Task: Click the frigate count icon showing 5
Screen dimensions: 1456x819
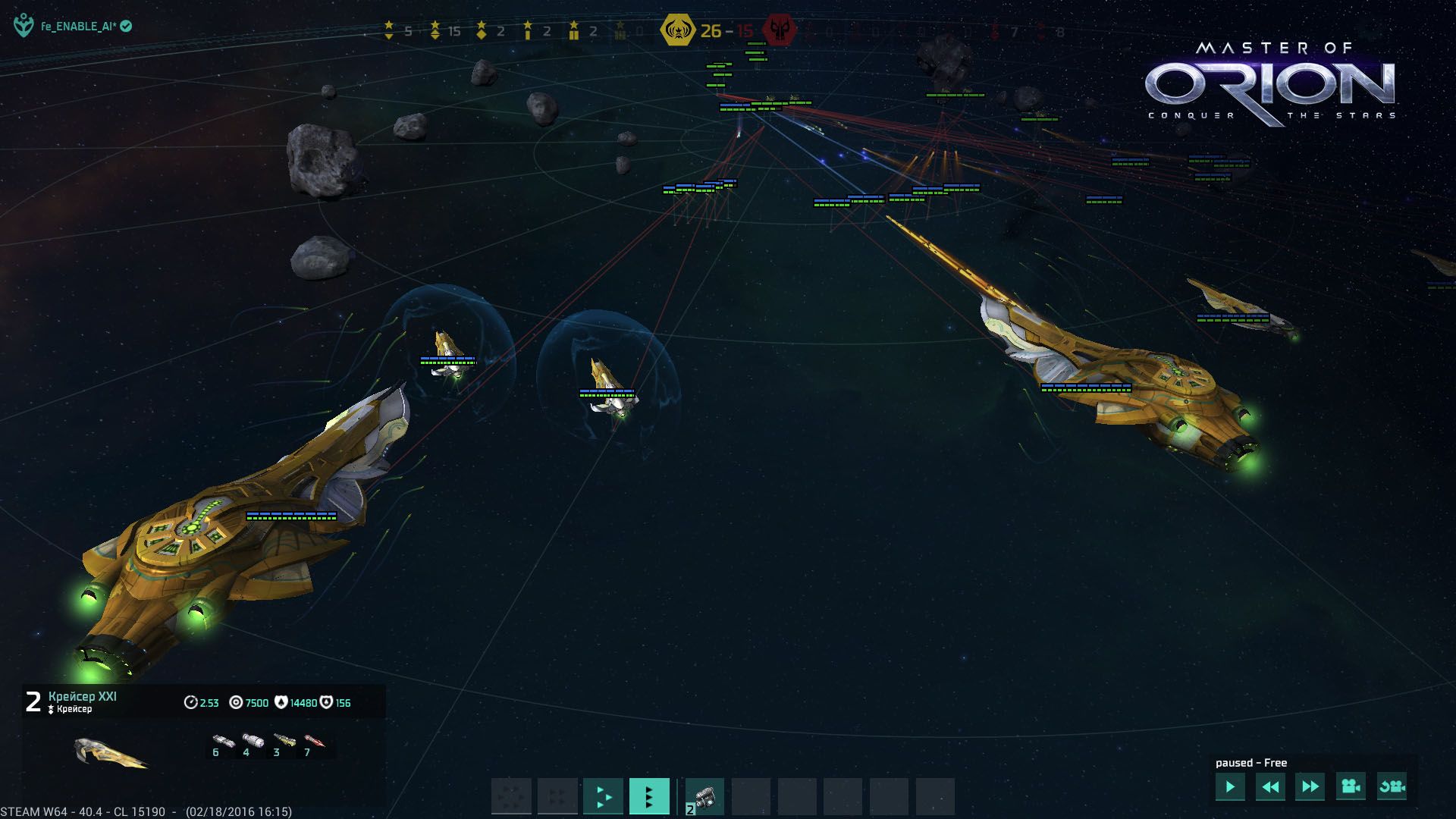Action: pos(390,29)
